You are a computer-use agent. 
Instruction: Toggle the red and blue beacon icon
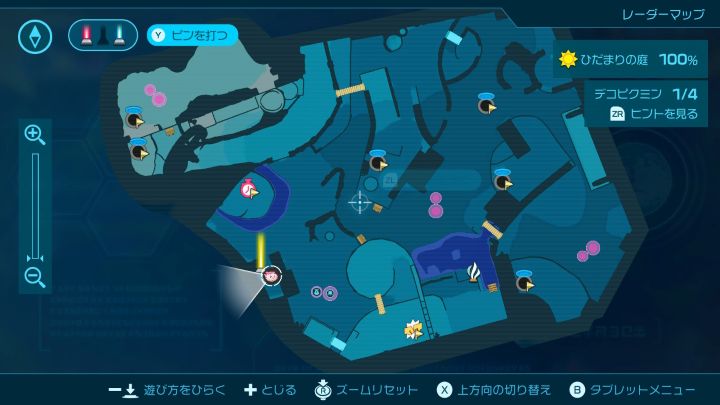click(x=102, y=36)
